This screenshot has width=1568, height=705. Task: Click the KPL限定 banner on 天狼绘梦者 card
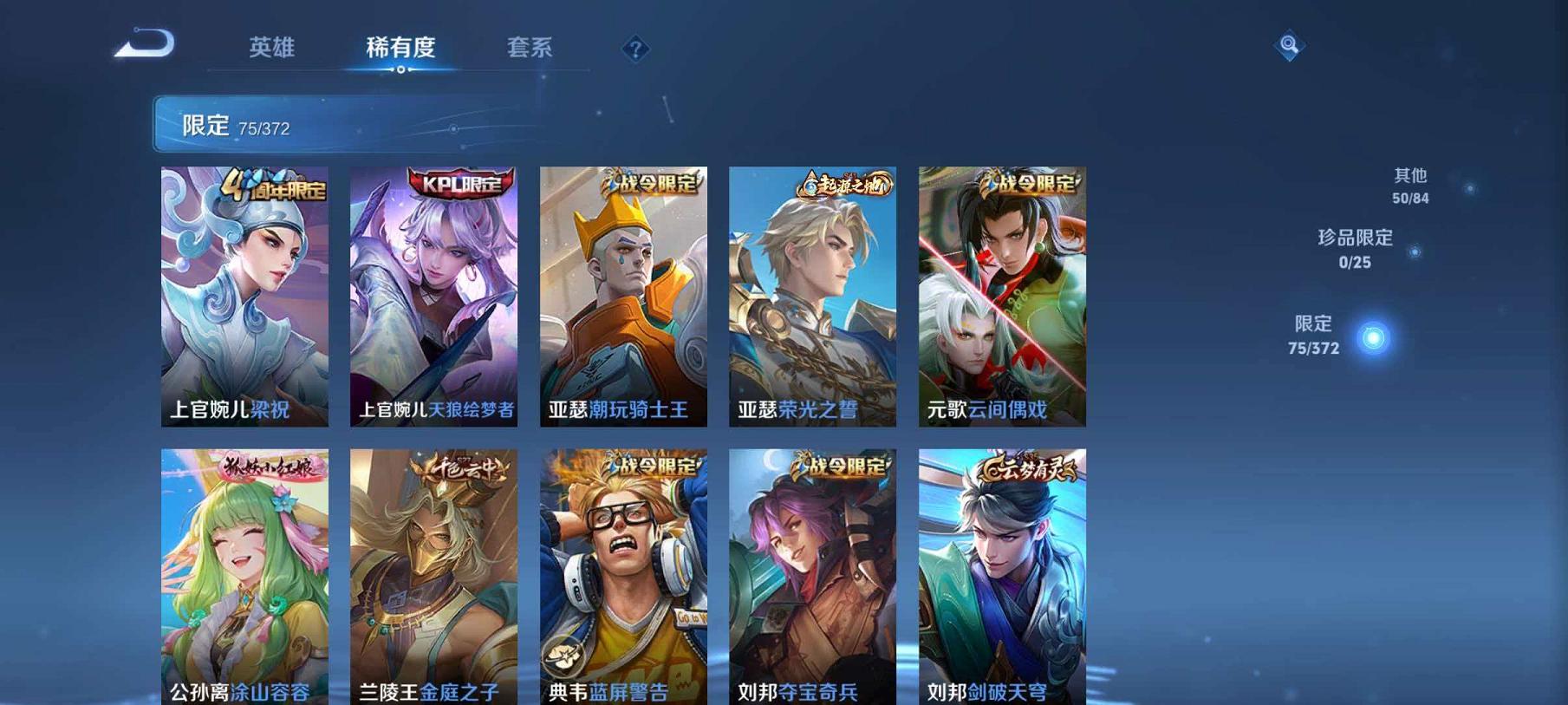[463, 183]
